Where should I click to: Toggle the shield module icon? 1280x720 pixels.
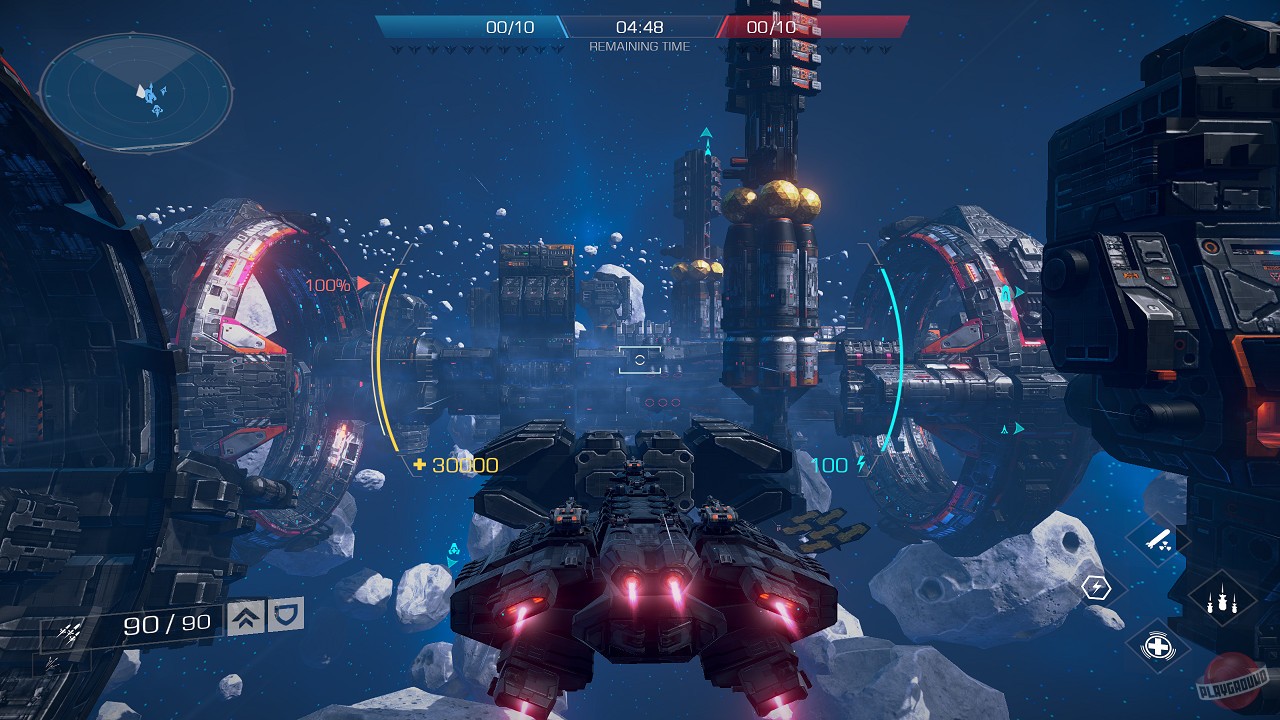pyautogui.click(x=284, y=615)
